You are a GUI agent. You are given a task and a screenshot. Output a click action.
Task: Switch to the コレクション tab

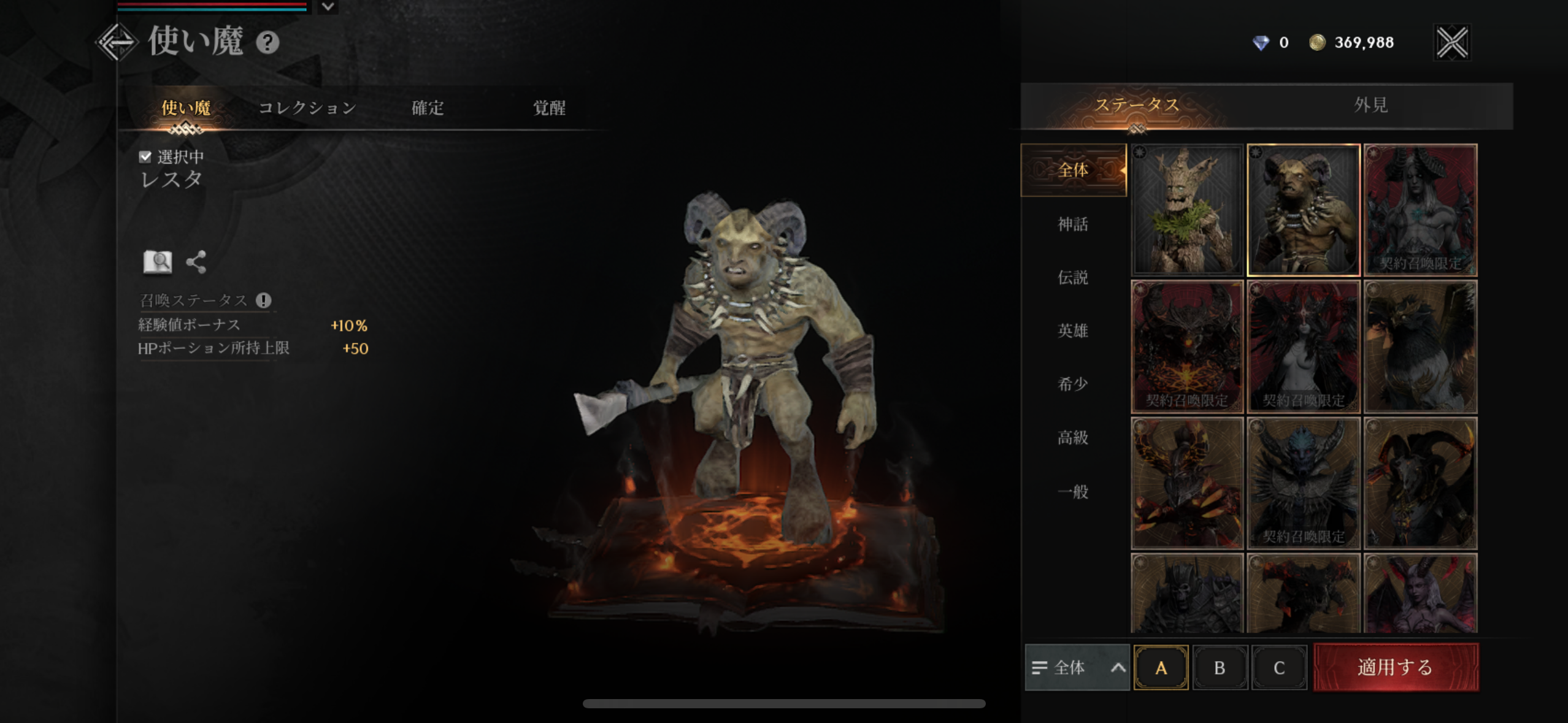(x=307, y=108)
